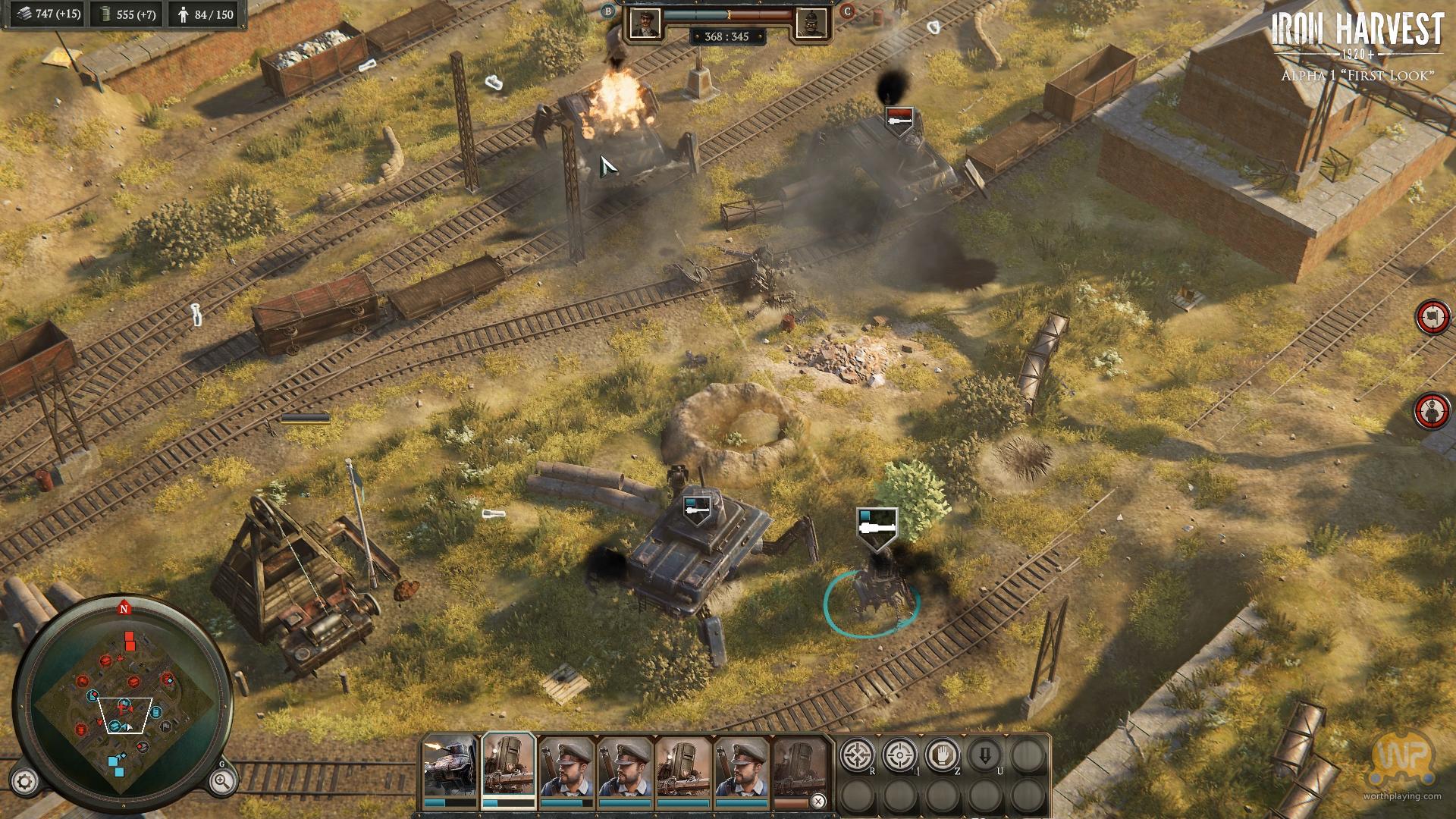
Task: Toggle minimap zoom with magnifier button
Action: click(x=222, y=781)
